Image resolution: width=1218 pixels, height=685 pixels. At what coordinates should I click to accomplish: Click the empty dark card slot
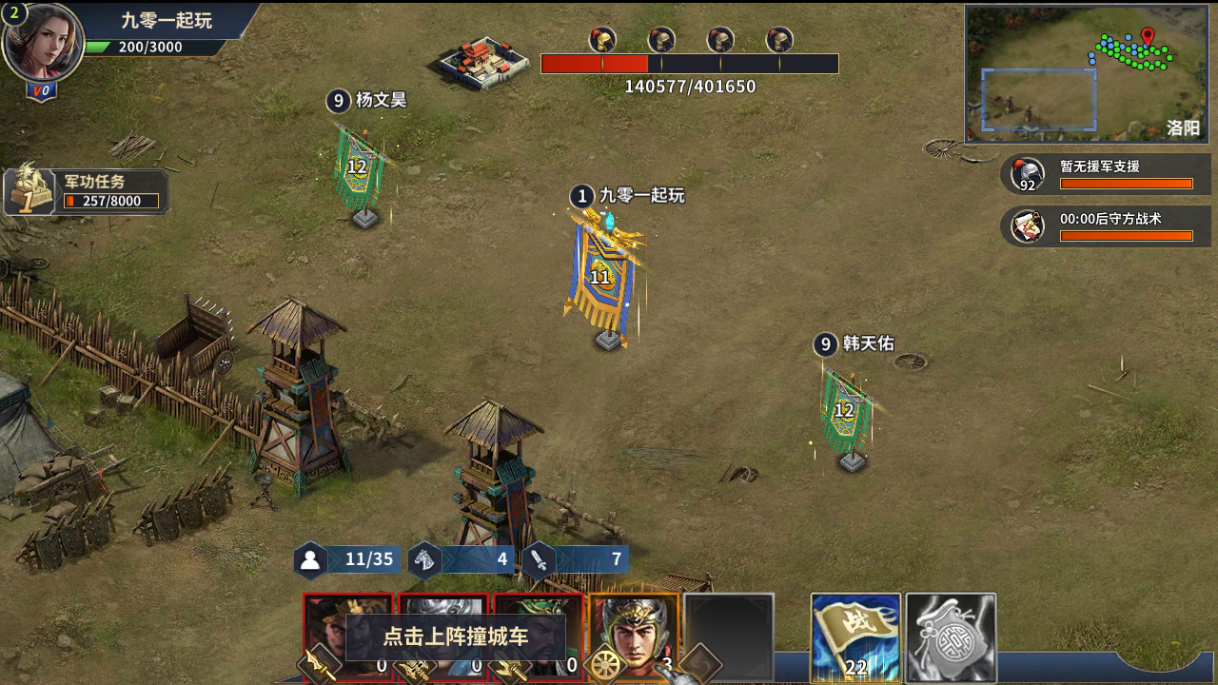(728, 636)
